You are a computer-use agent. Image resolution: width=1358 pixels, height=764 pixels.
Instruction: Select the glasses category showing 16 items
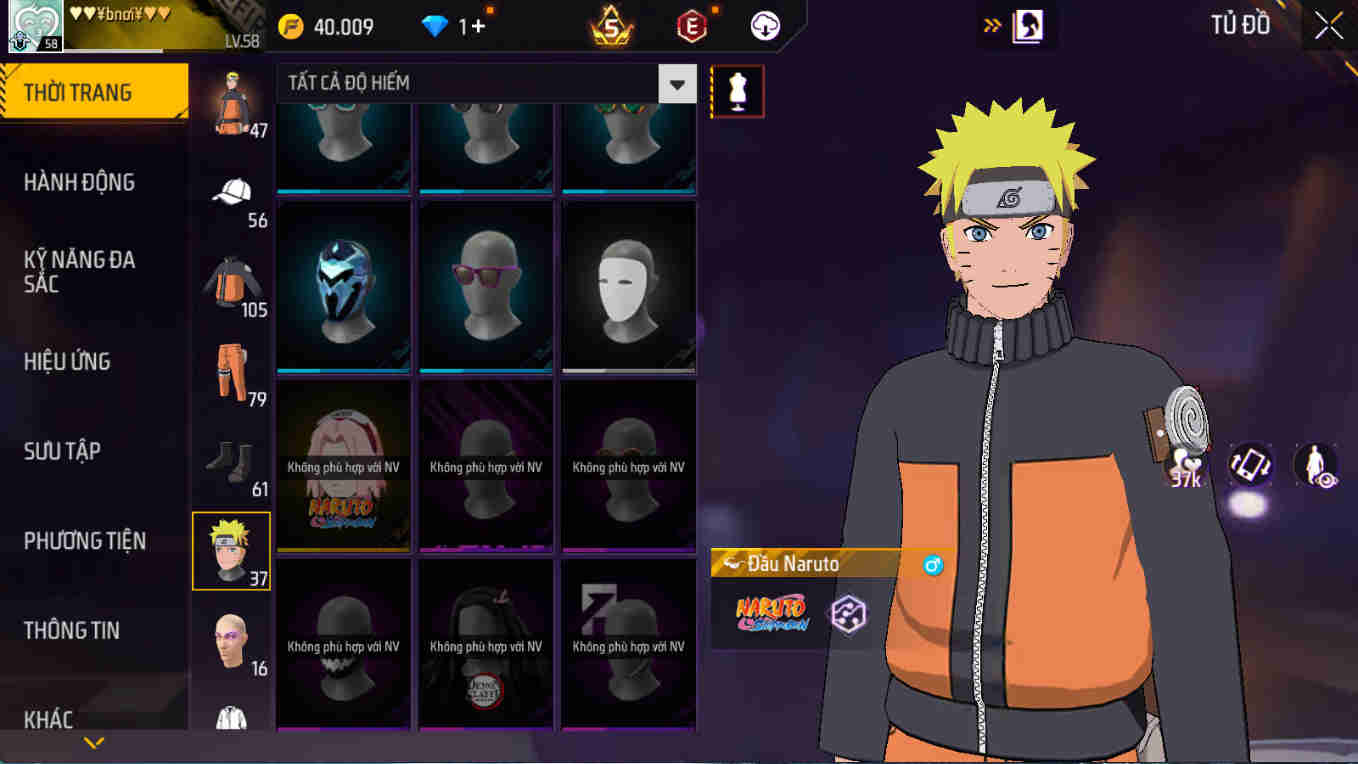[x=229, y=638]
